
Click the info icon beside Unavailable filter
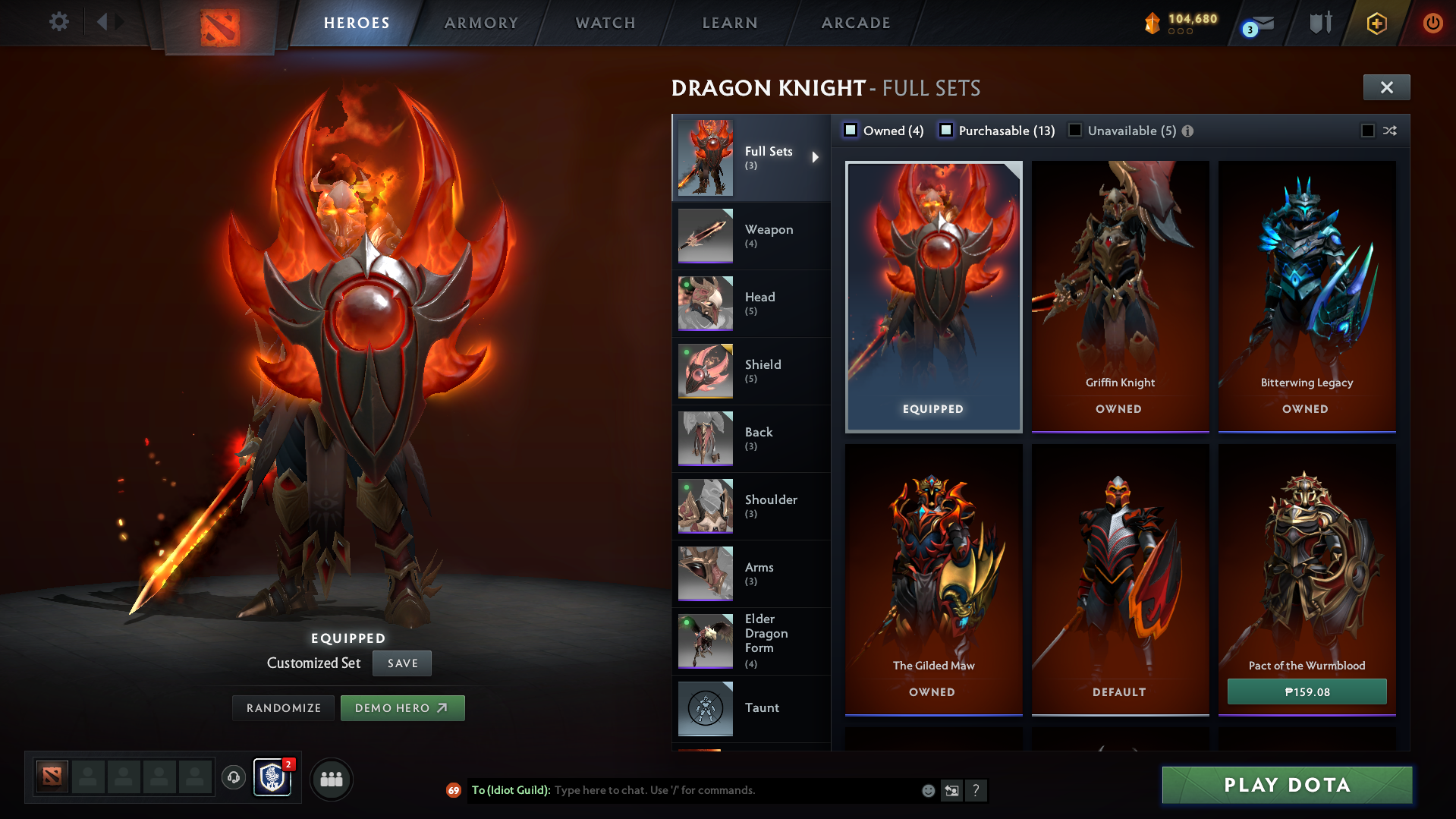click(1187, 131)
